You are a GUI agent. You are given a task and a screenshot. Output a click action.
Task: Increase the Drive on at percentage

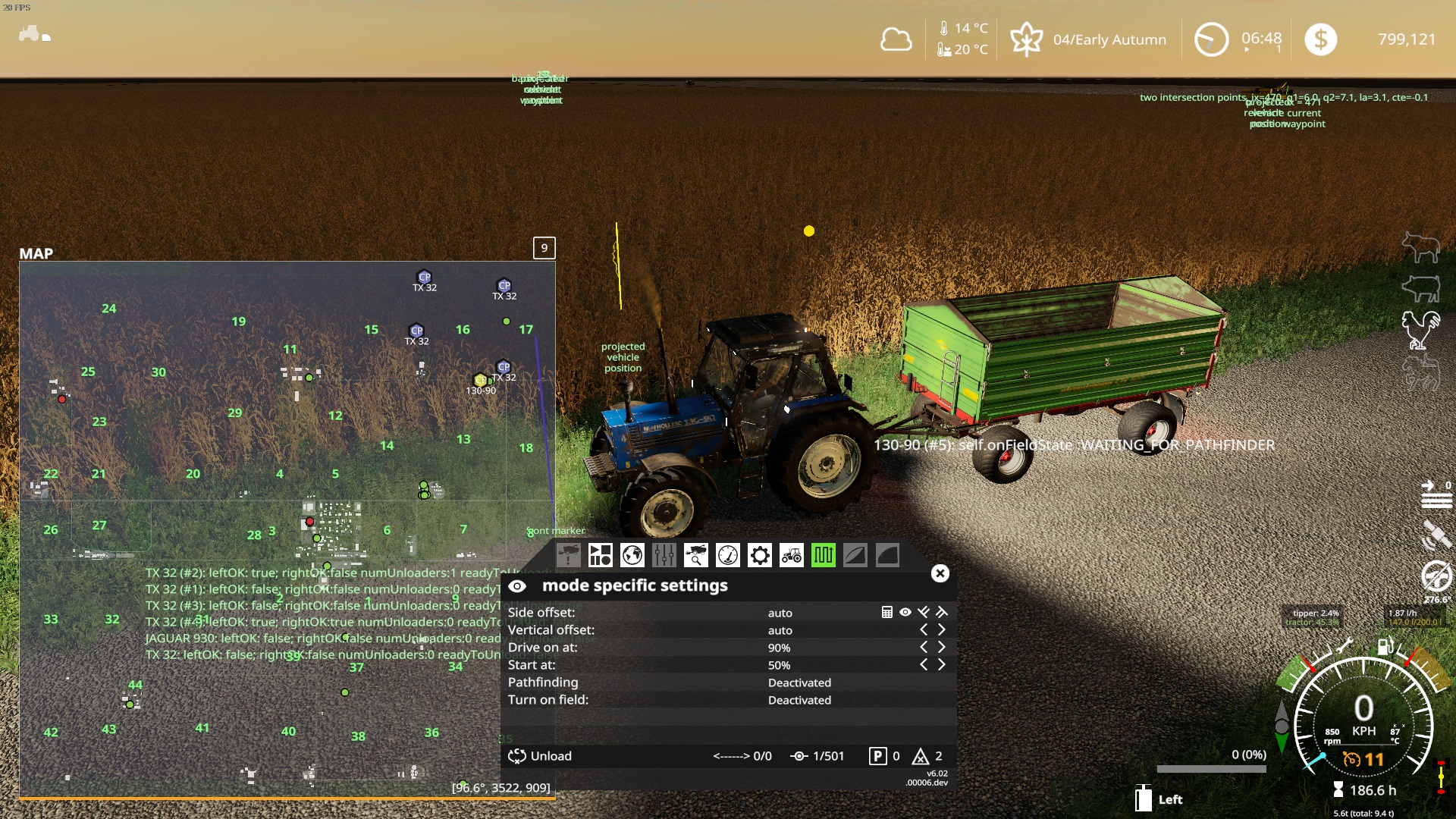[x=942, y=647]
